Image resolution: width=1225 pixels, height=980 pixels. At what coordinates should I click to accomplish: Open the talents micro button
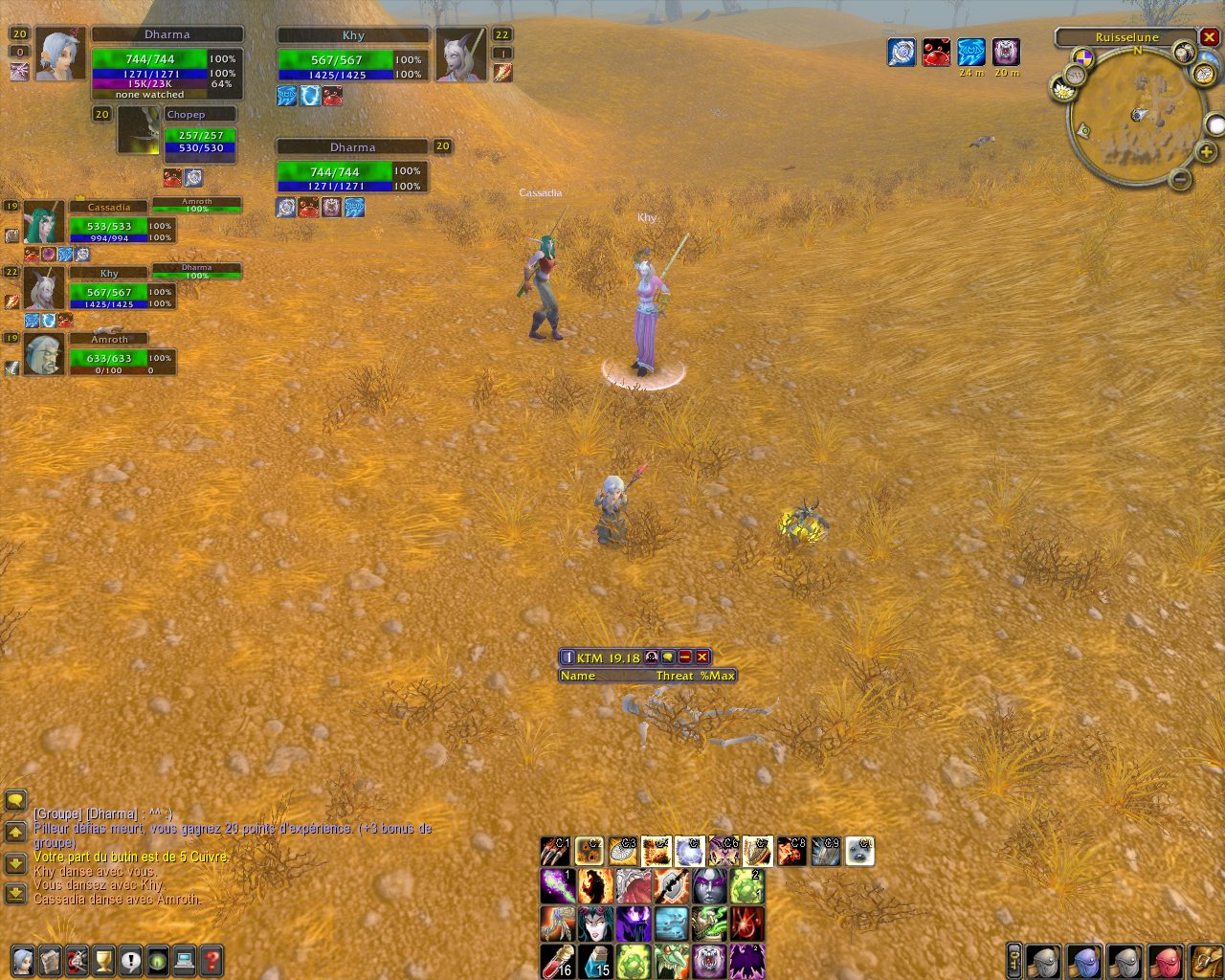[77, 959]
